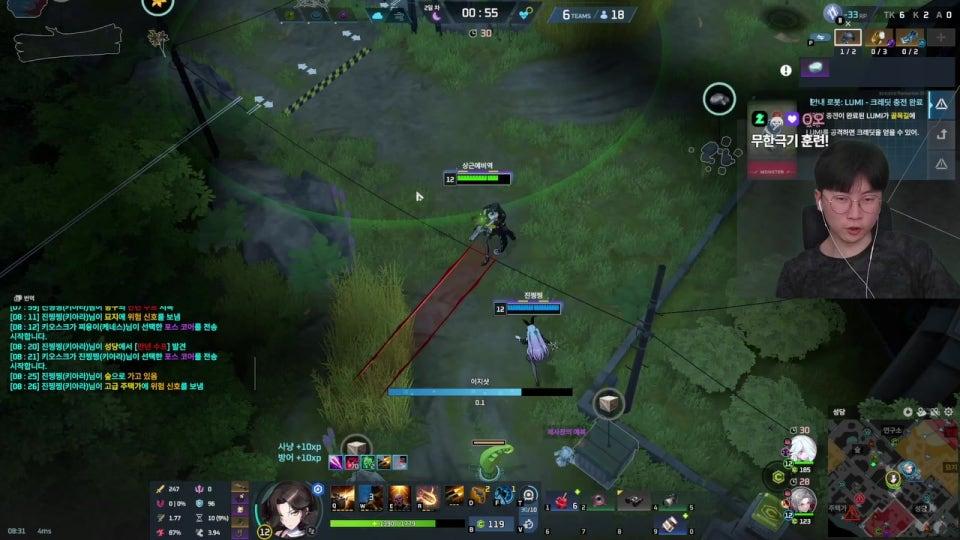Select the helmet target item showing 1/2
This screenshot has width=960, height=540.
click(848, 38)
